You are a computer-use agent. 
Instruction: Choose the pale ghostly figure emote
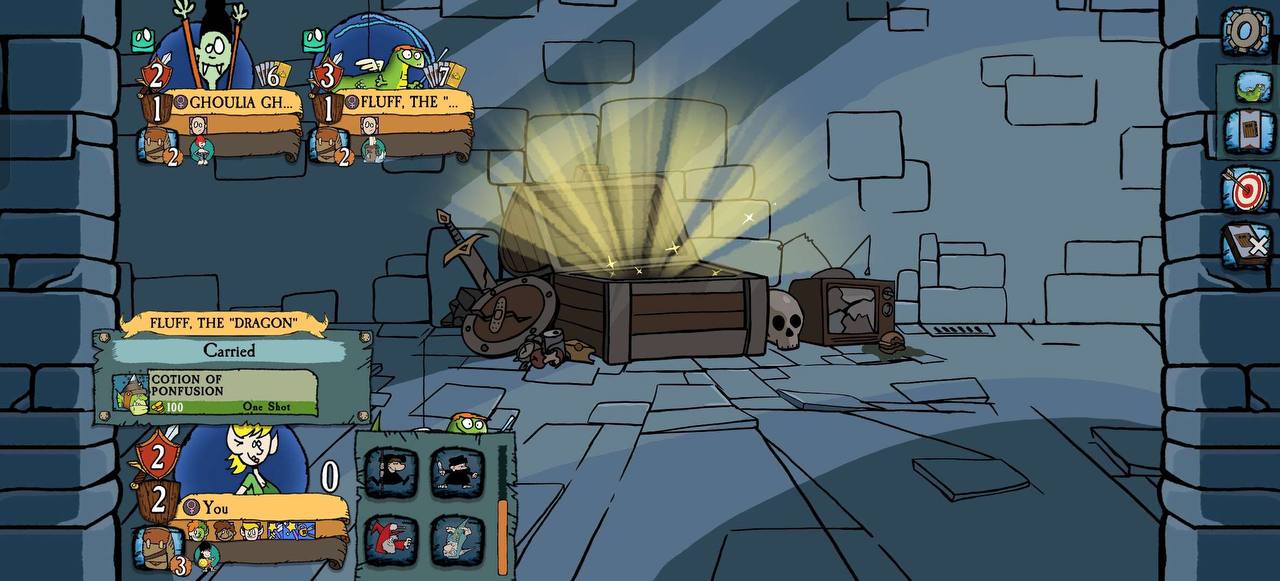click(x=458, y=539)
